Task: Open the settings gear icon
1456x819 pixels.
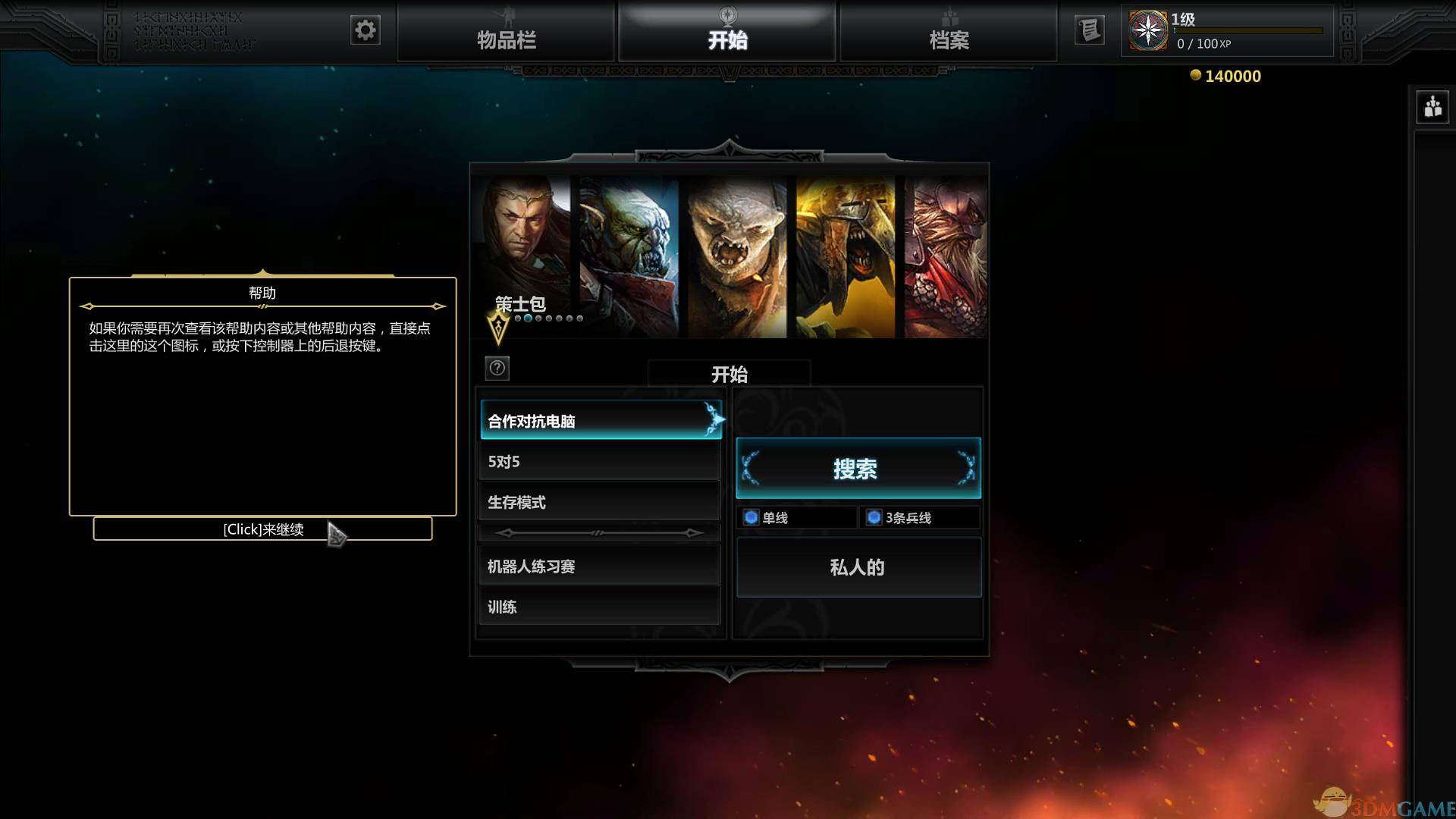Action: pyautogui.click(x=365, y=30)
